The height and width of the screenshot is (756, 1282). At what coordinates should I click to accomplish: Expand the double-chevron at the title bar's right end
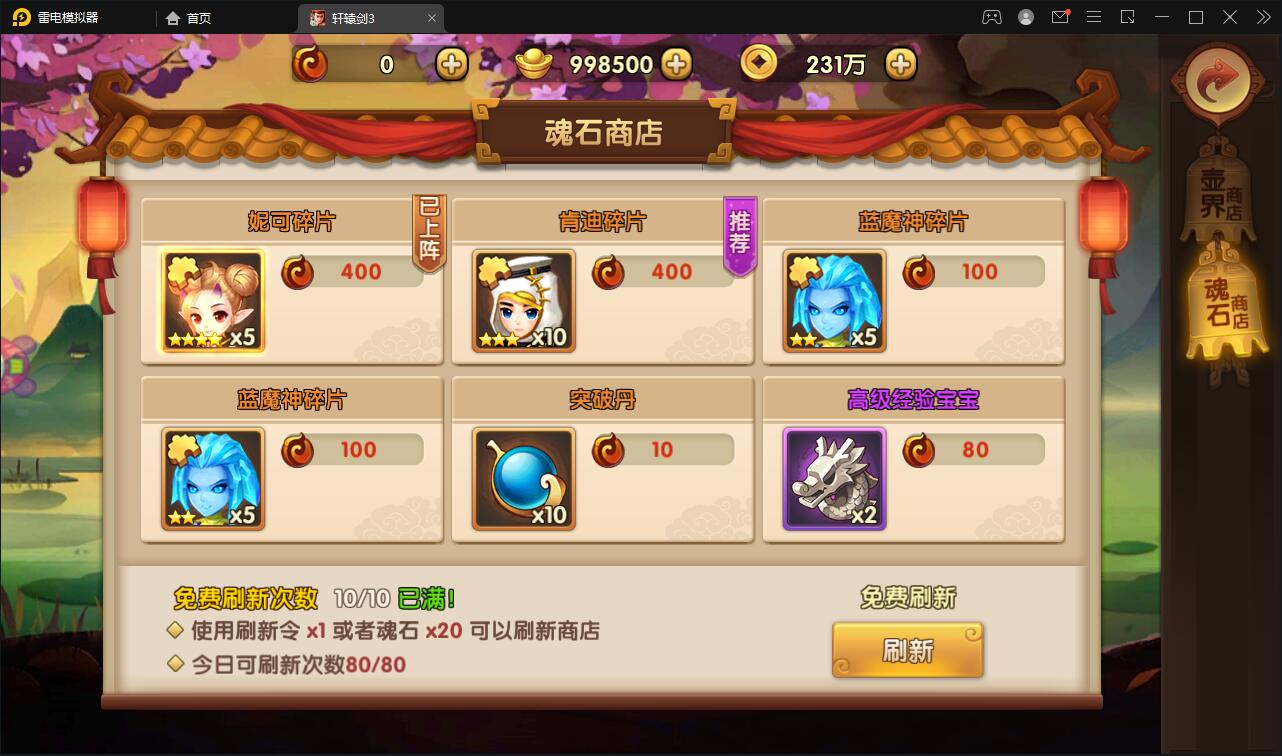pos(1262,17)
